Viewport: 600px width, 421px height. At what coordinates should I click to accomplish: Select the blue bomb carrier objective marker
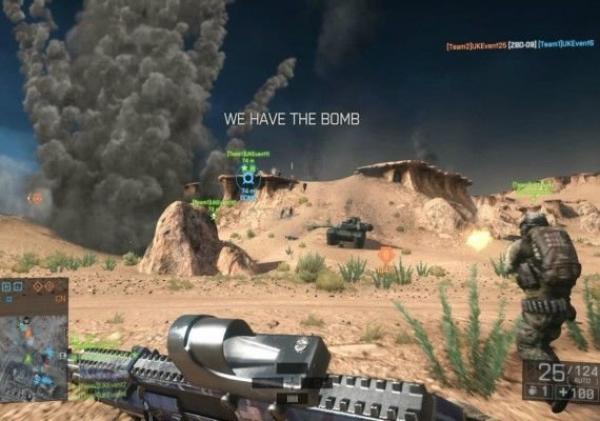pos(249,177)
